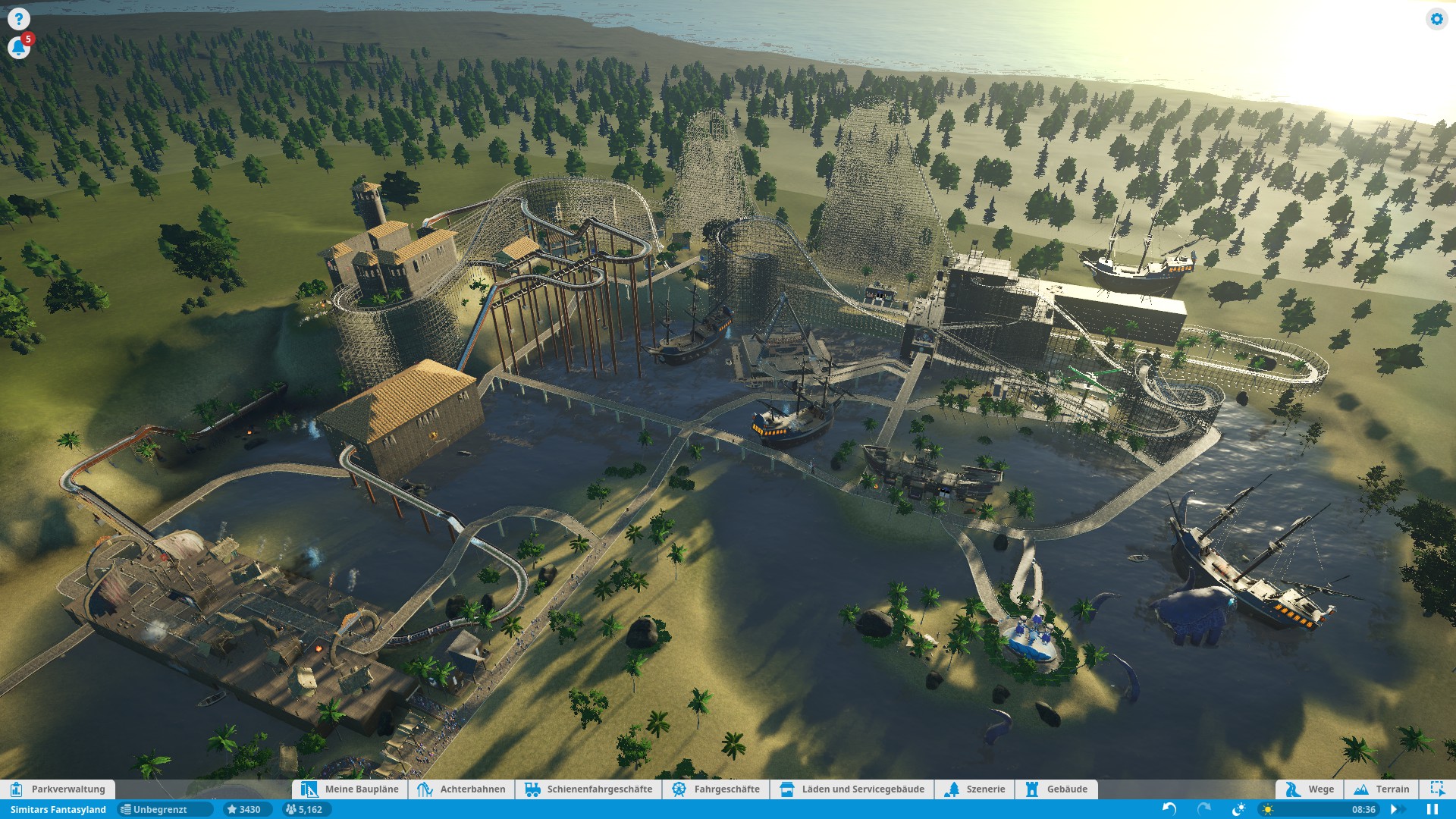Activate the multi-select marquee tool

click(x=1437, y=789)
